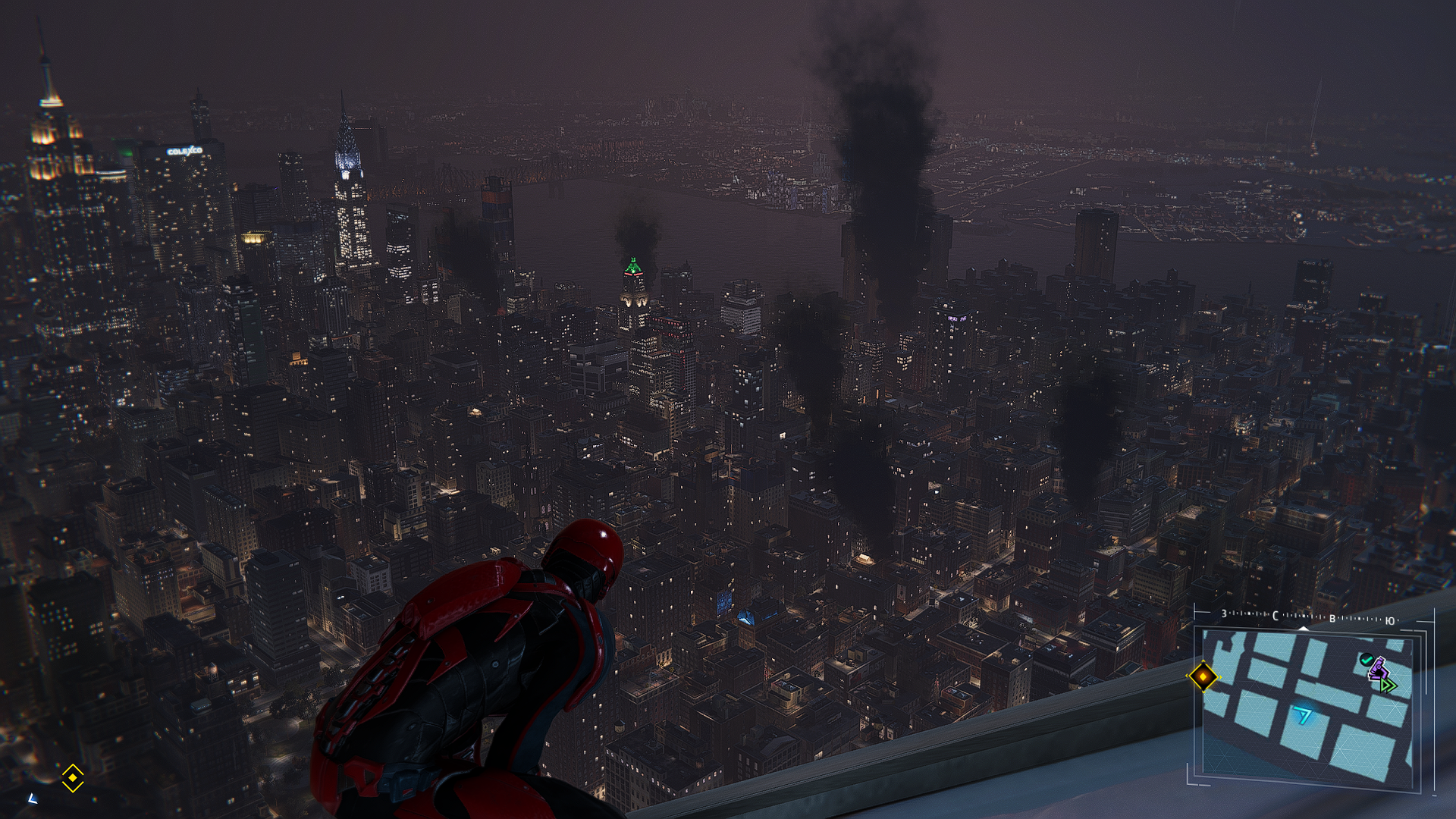The width and height of the screenshot is (1456, 819).
Task: Click the white chevron offscreen indicator
Action: click(x=33, y=798)
